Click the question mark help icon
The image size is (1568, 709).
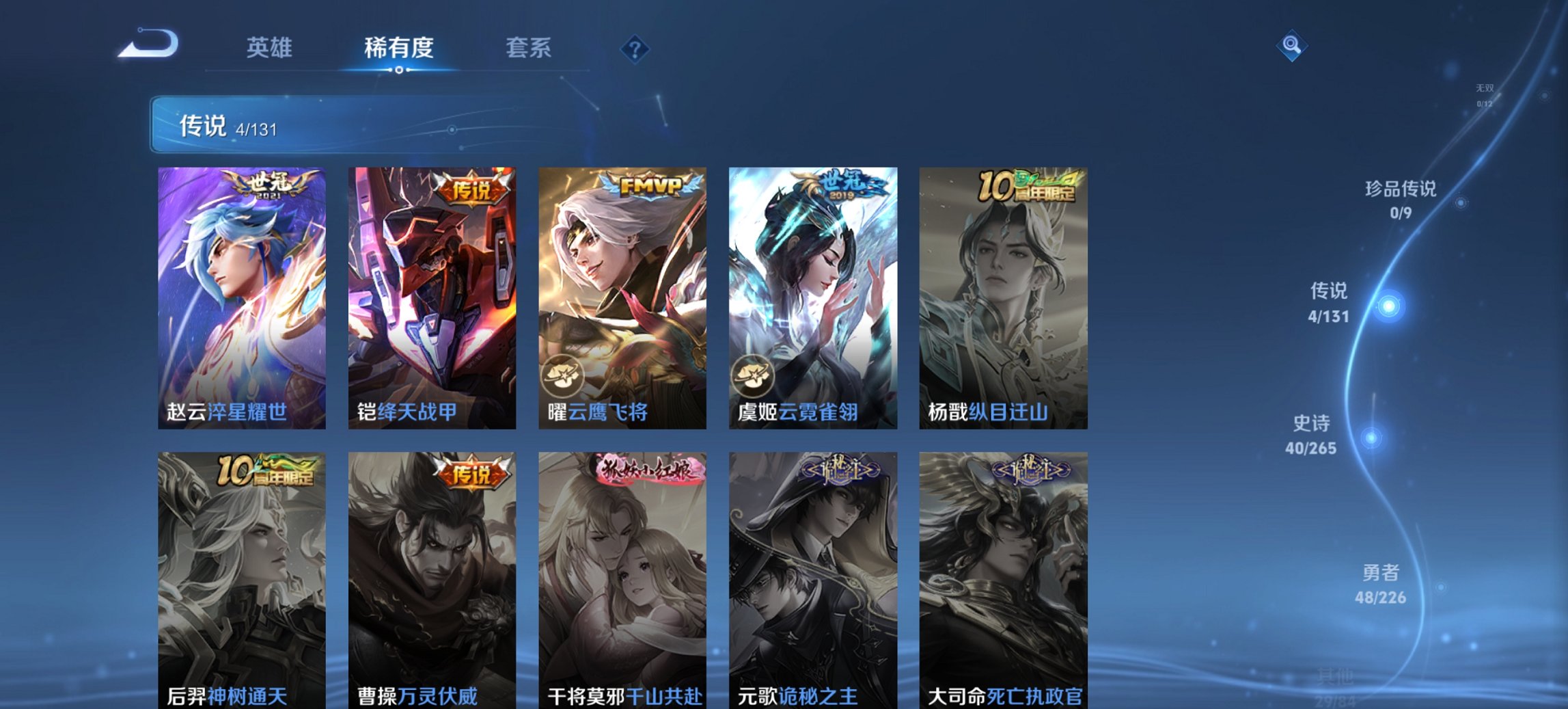click(635, 48)
